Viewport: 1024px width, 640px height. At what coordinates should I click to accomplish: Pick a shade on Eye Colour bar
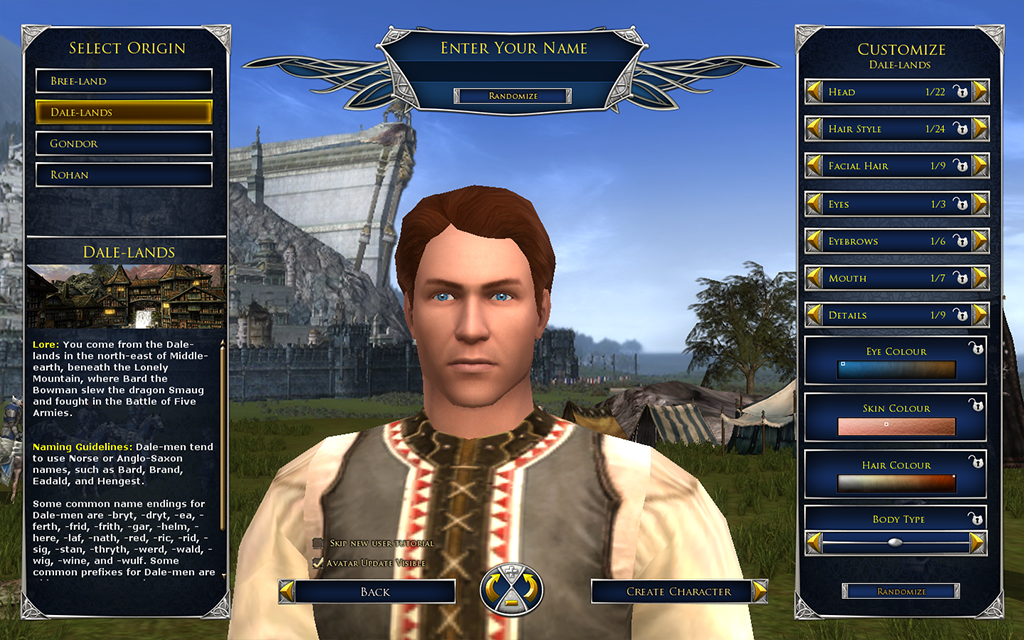pyautogui.click(x=896, y=369)
